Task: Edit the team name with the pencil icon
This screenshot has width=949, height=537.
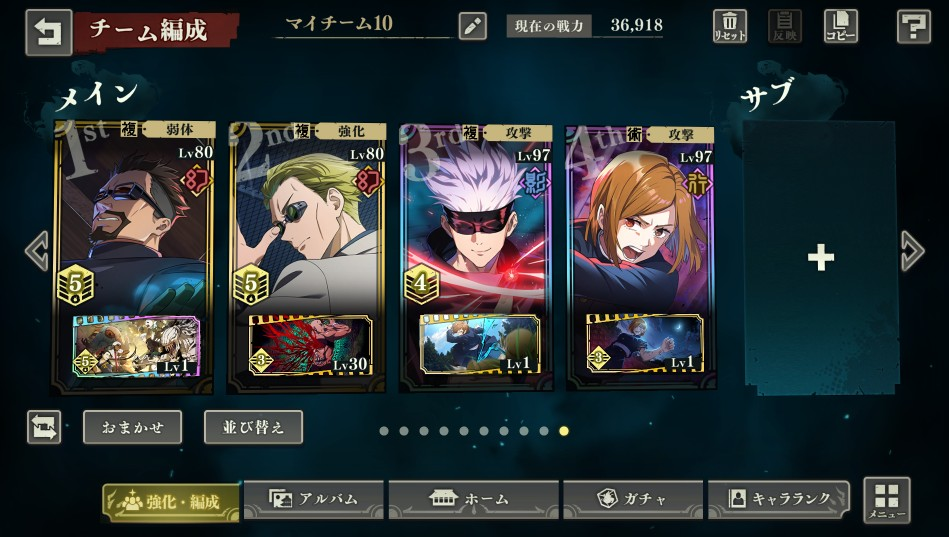Action: pos(472,26)
